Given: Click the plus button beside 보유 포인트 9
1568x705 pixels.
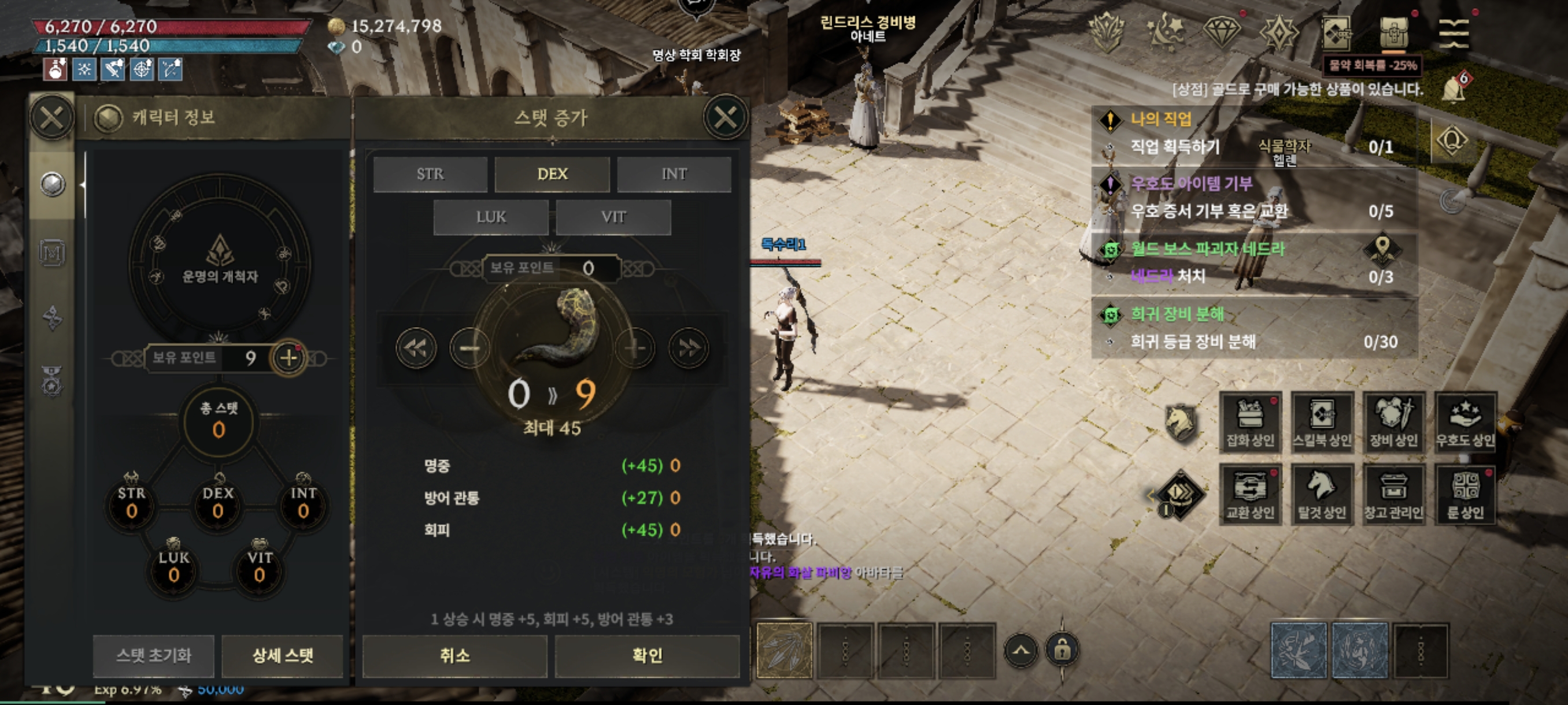Looking at the screenshot, I should (289, 358).
